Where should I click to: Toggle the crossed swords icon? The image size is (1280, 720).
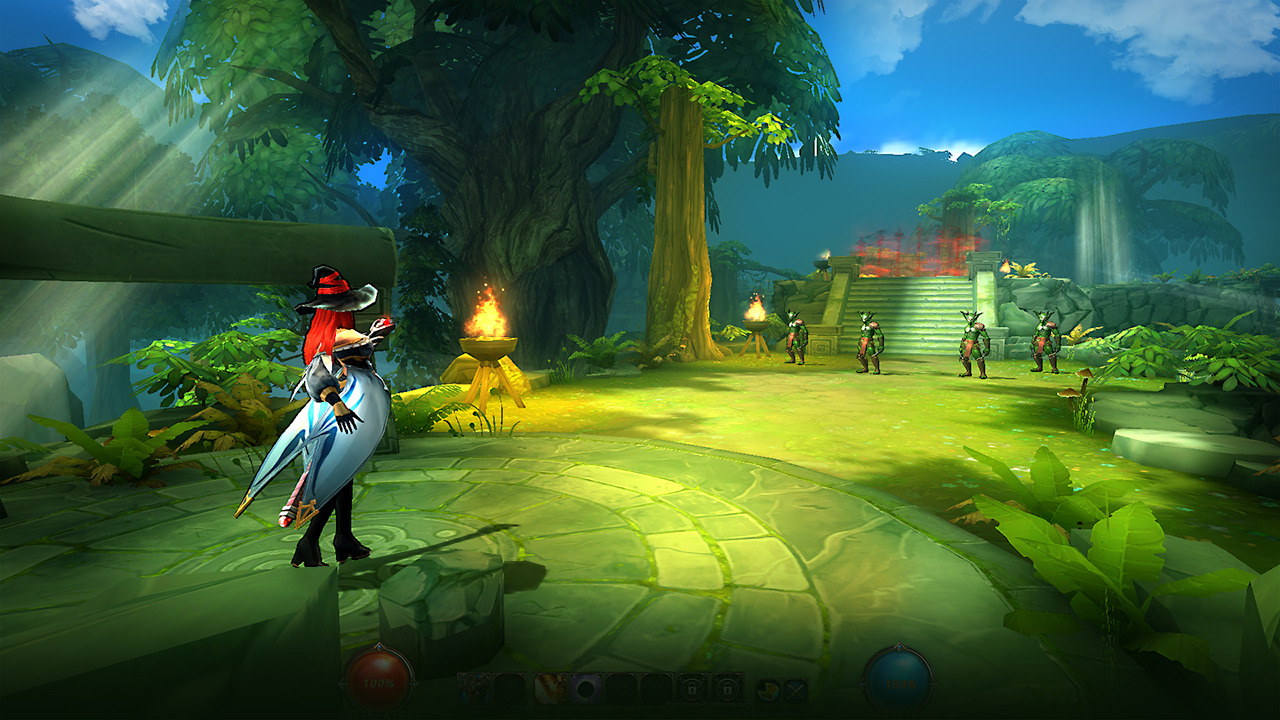(x=795, y=689)
